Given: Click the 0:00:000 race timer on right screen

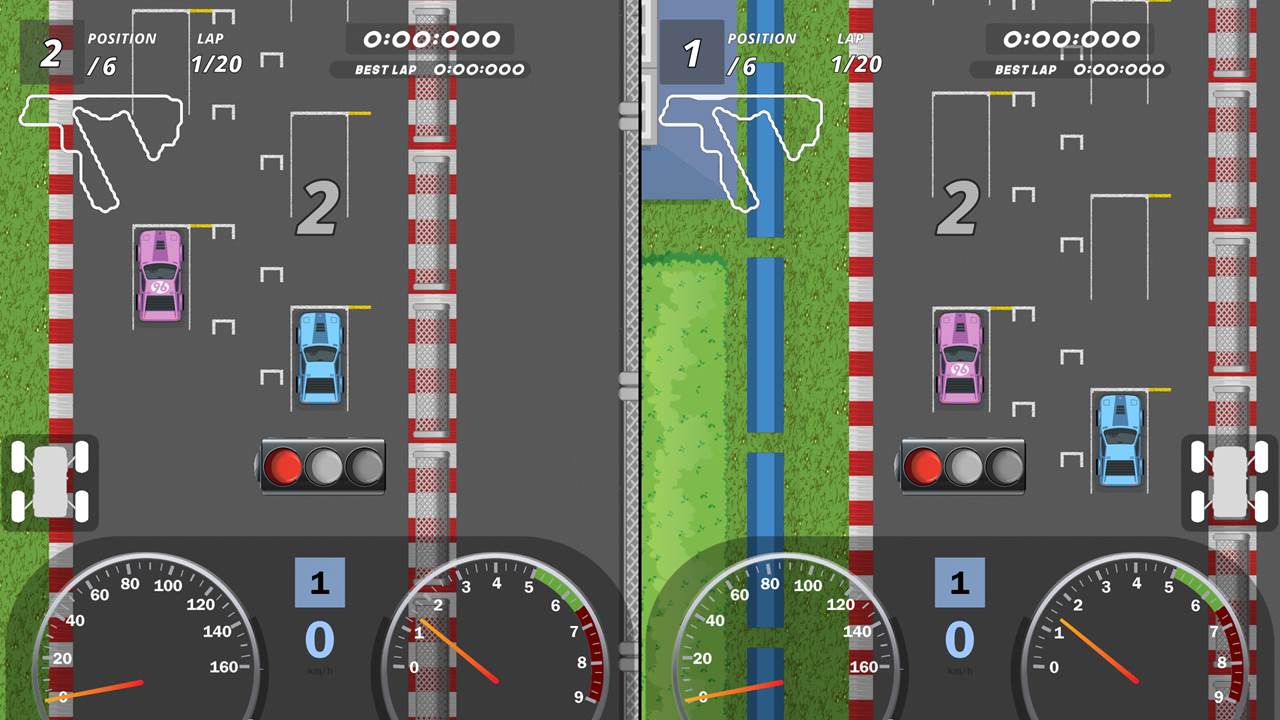Looking at the screenshot, I should (1070, 40).
